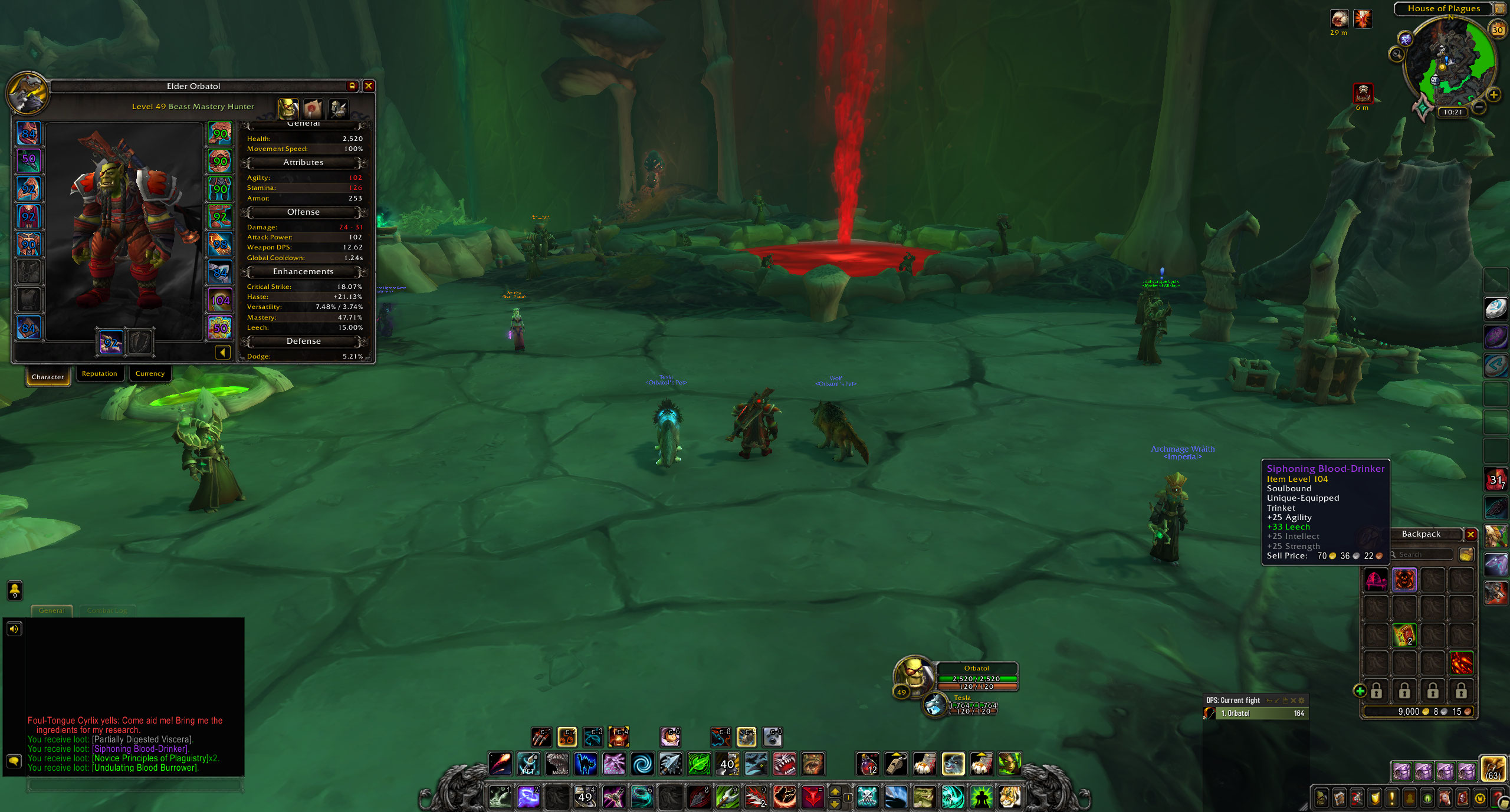Collapse the character stats pane arrow
Viewport: 1510px width, 812px height.
[222, 353]
